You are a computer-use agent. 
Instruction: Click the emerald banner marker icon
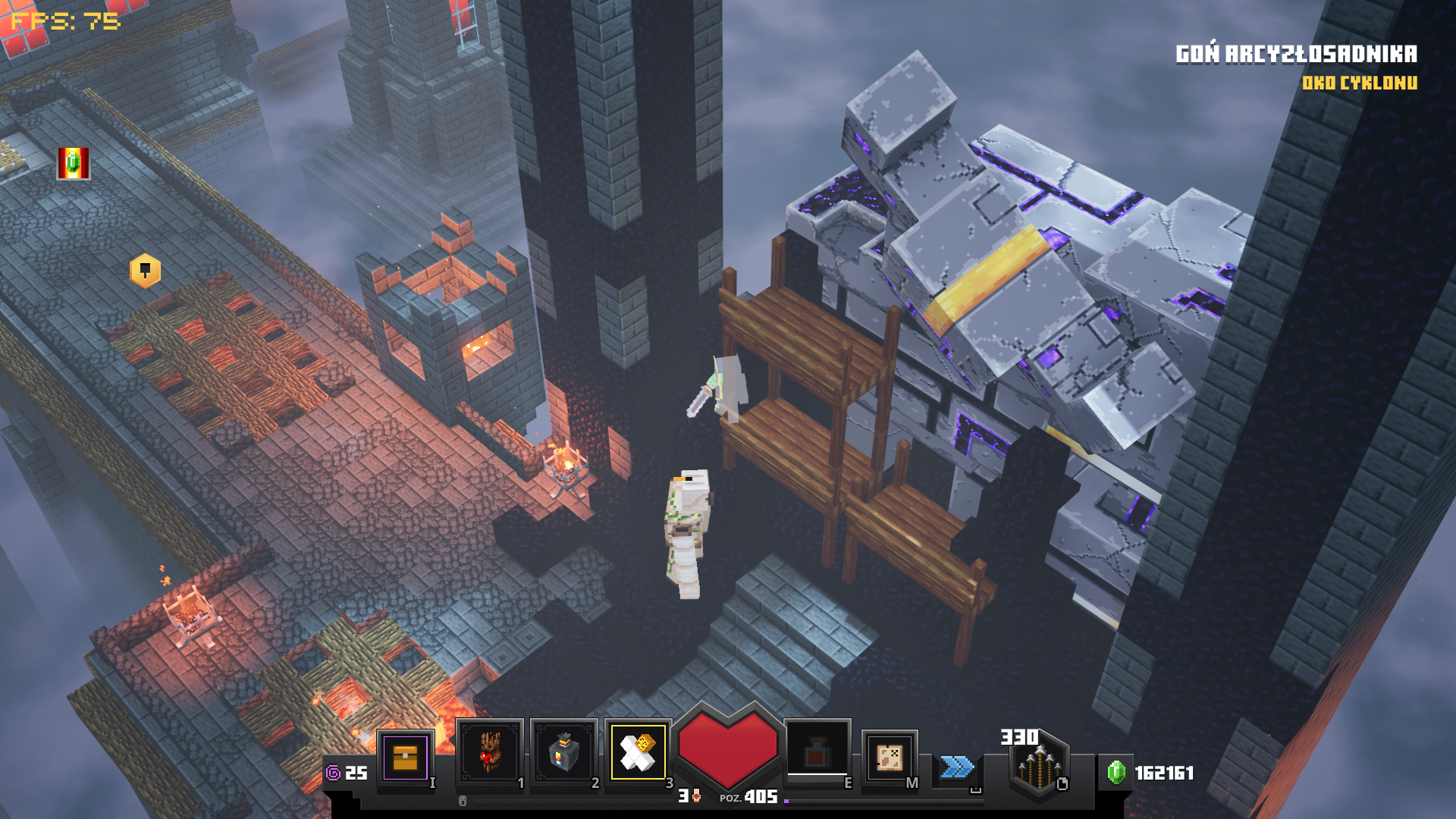click(x=74, y=163)
